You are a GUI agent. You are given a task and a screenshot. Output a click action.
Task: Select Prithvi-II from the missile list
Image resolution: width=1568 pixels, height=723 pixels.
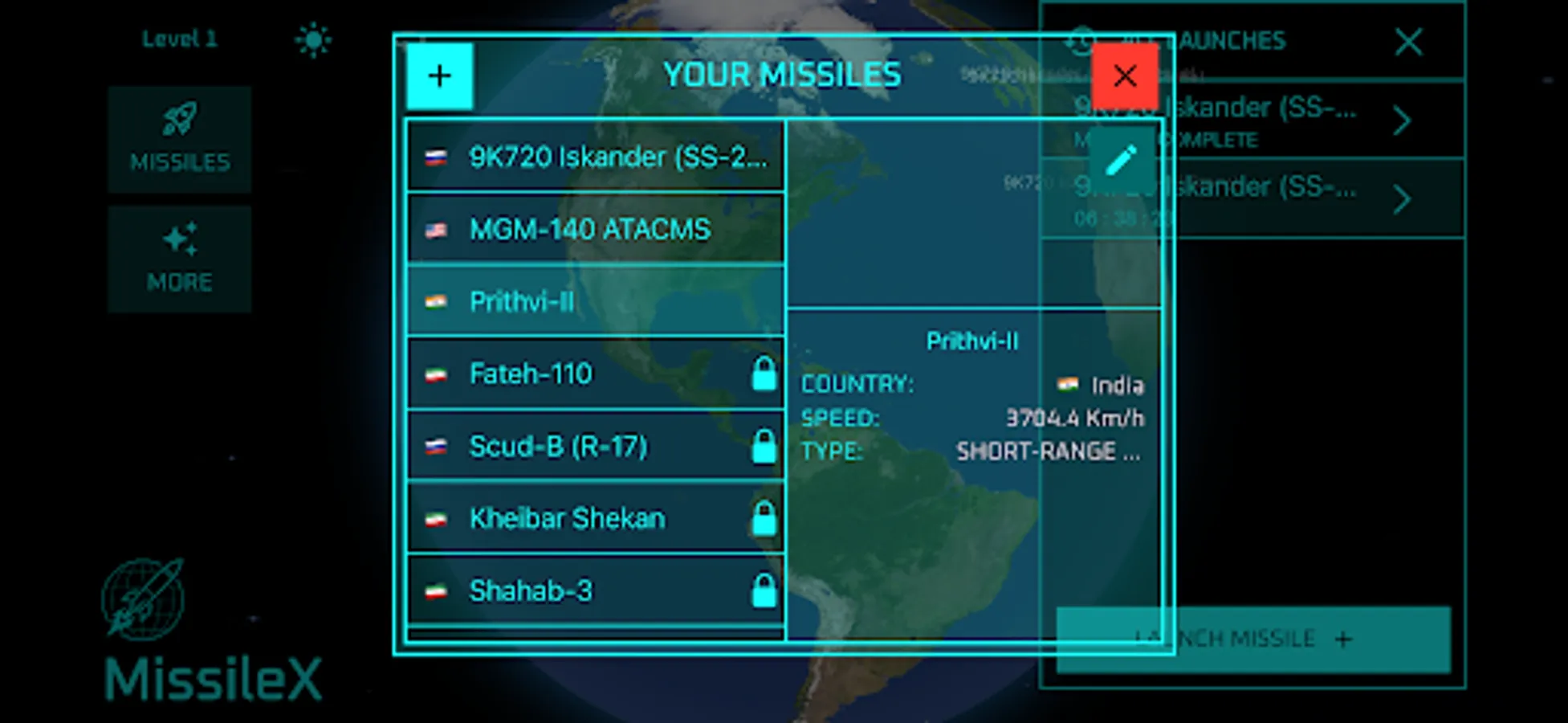click(x=594, y=300)
